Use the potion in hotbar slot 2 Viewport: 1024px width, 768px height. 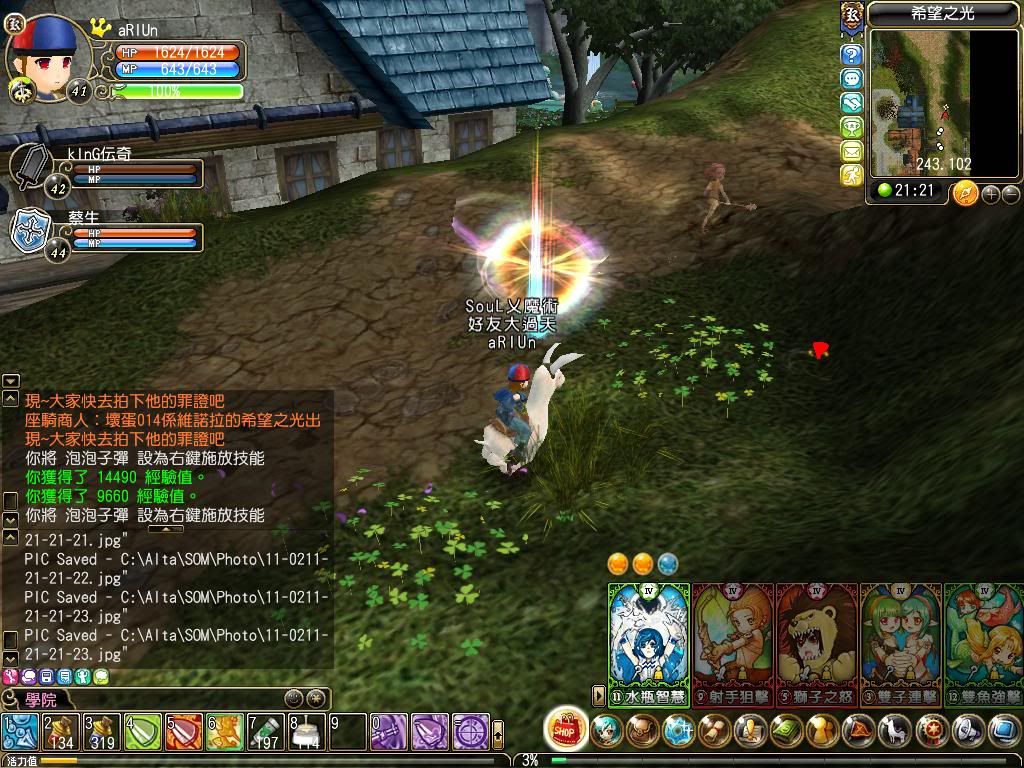point(60,733)
